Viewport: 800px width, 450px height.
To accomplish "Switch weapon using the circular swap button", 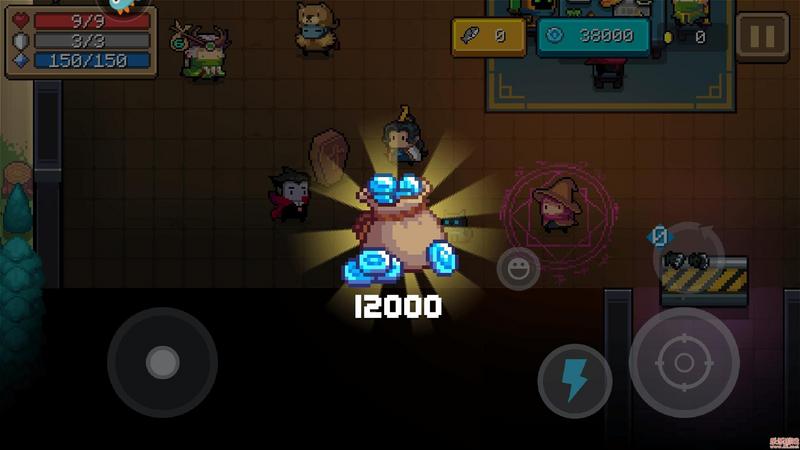I will (x=688, y=256).
